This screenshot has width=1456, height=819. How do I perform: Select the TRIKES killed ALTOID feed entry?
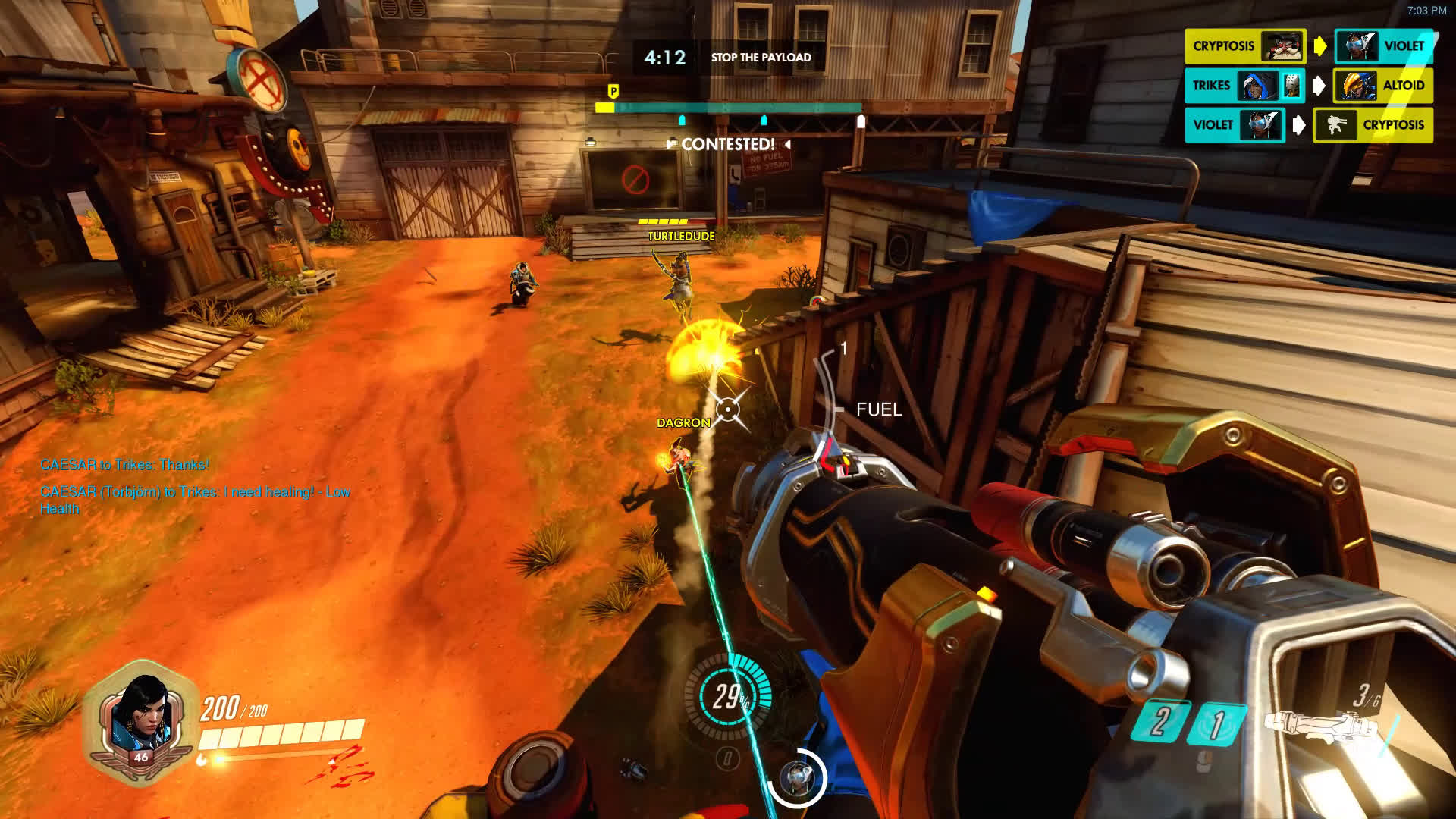1309,86
